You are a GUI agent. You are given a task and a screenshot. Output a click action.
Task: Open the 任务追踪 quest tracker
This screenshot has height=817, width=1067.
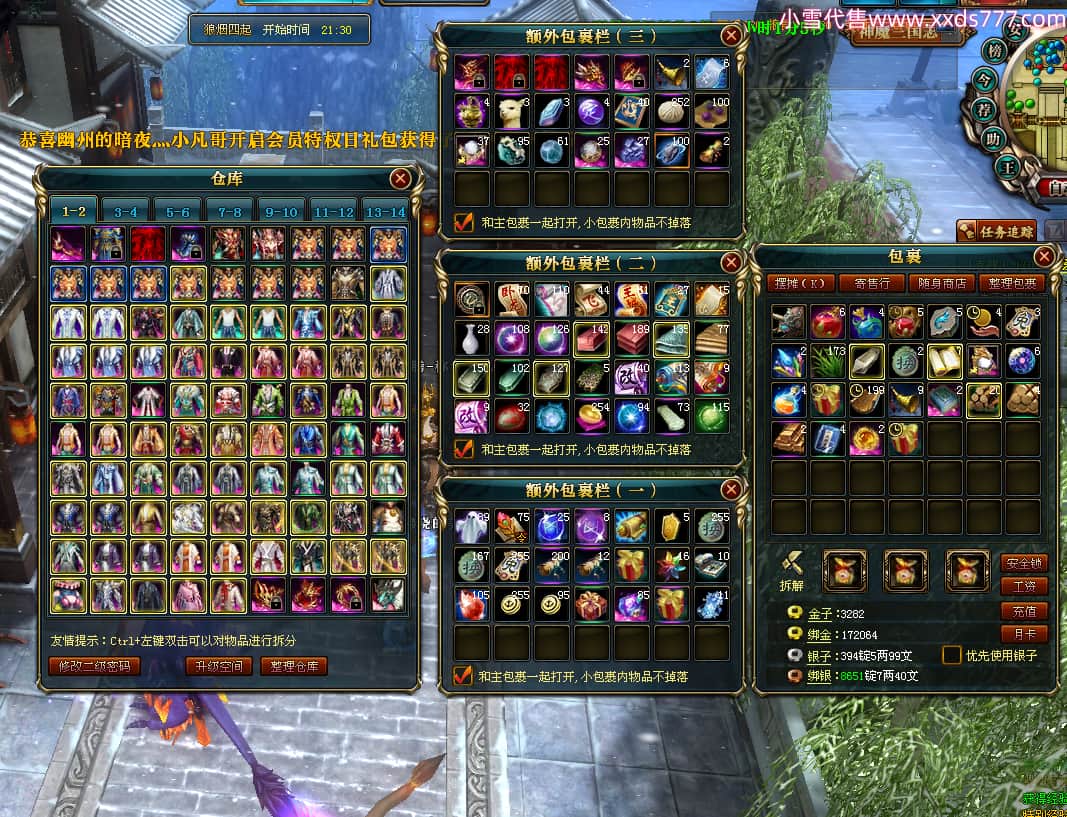[x=996, y=231]
